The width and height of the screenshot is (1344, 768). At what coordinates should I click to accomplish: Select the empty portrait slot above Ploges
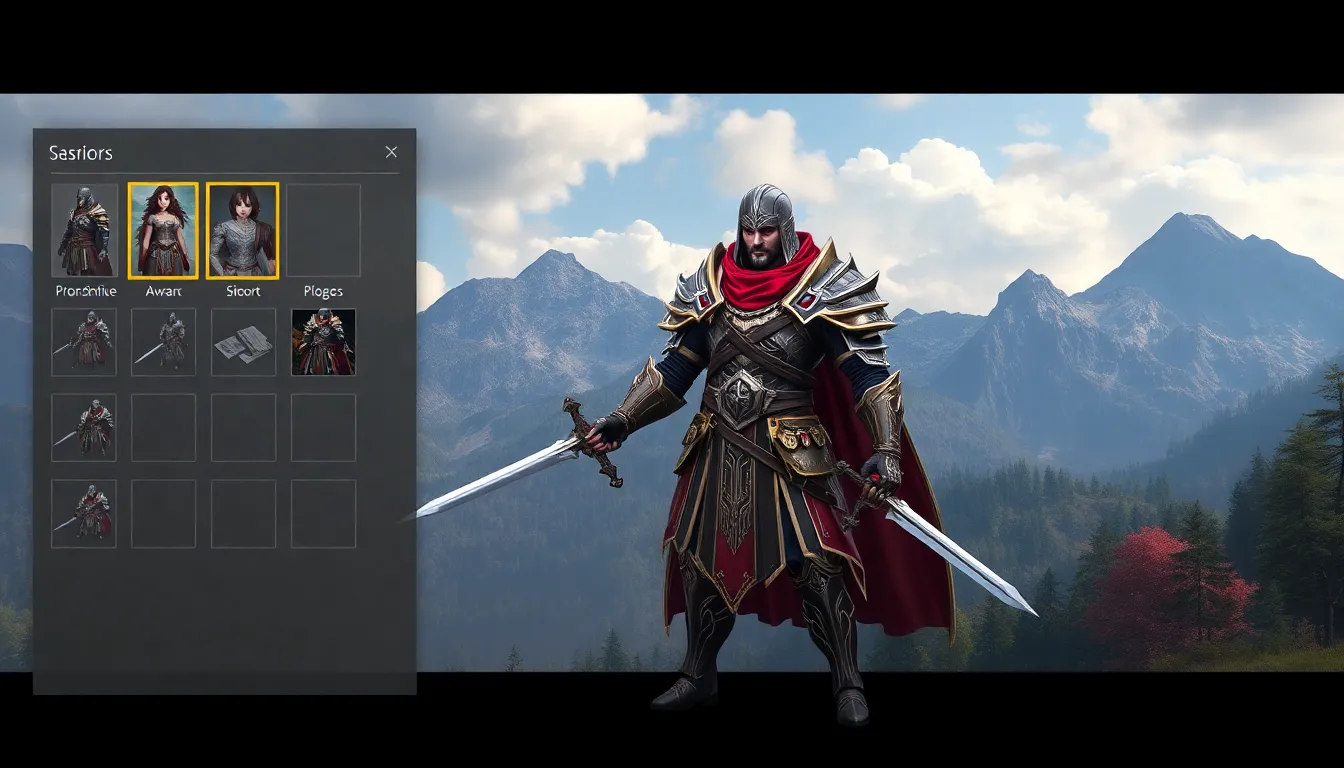[x=323, y=230]
